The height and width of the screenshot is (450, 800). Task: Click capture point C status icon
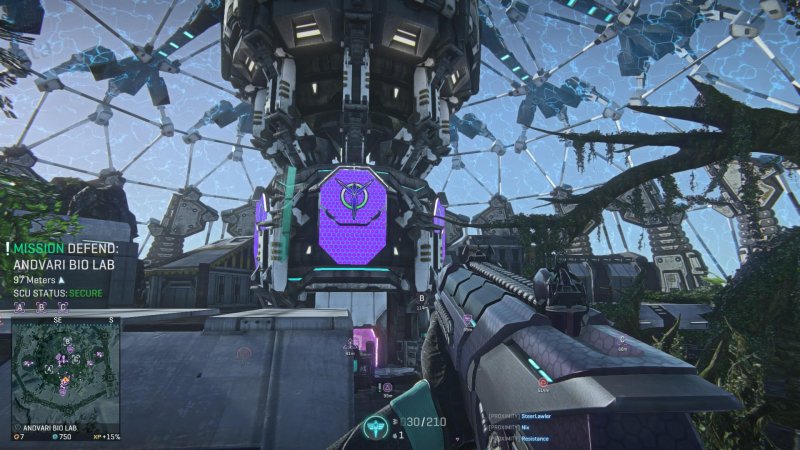(x=61, y=307)
